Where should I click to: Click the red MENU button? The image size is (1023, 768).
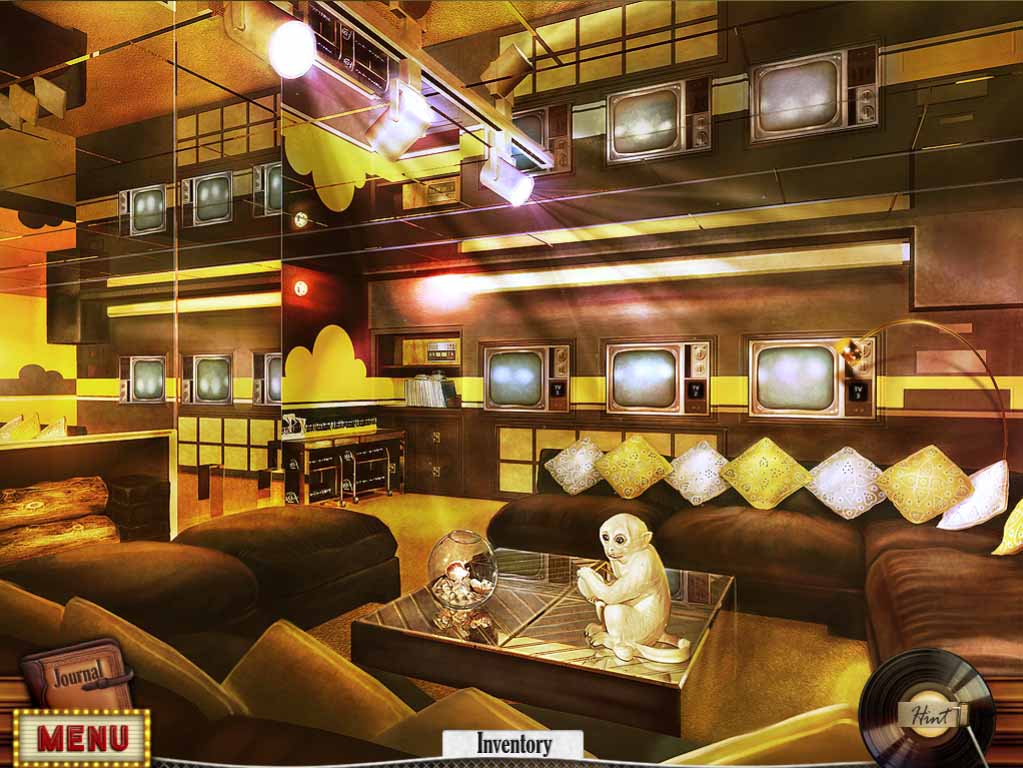click(x=82, y=738)
